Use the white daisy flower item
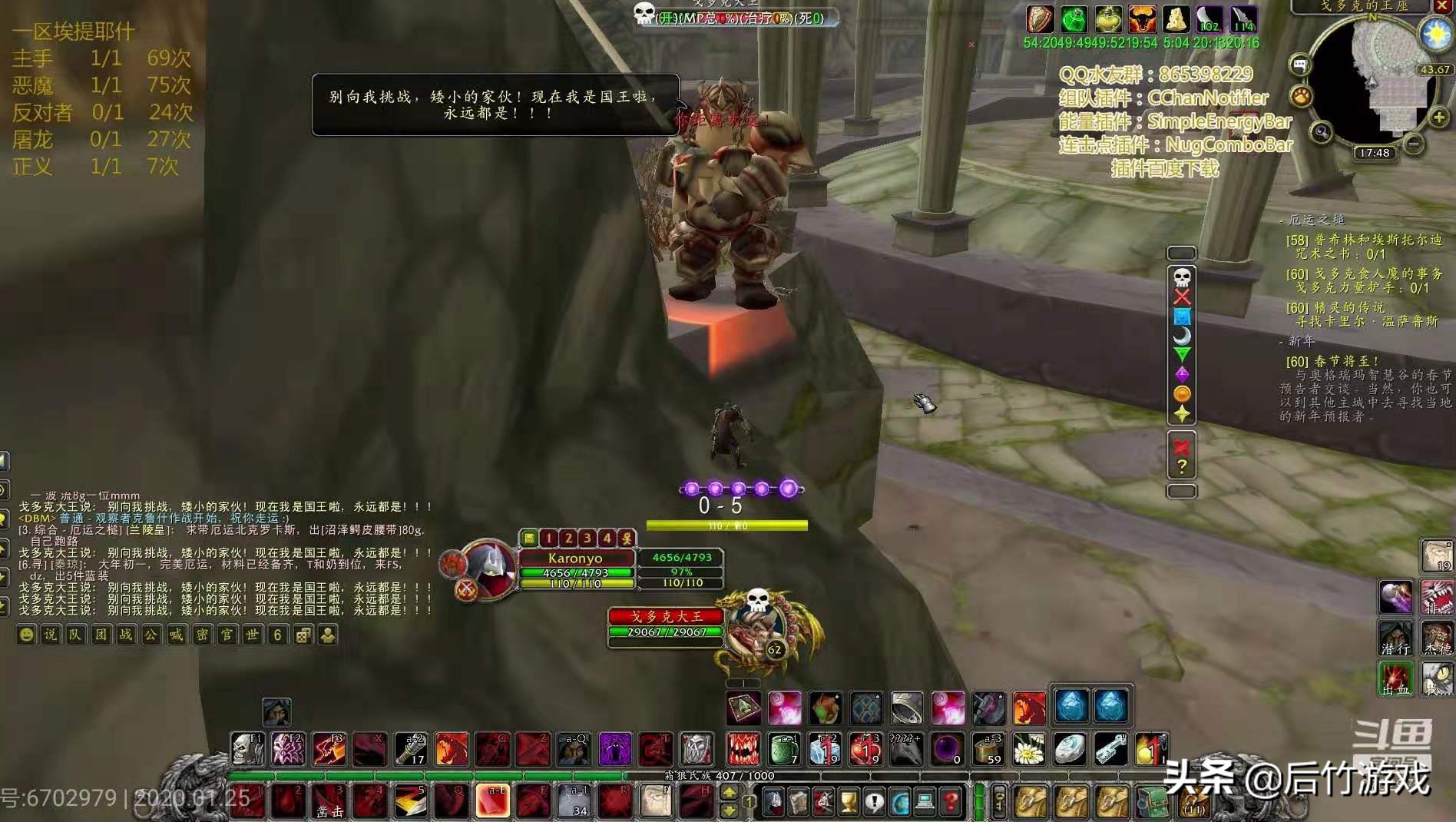This screenshot has height=822, width=1456. point(1028,749)
